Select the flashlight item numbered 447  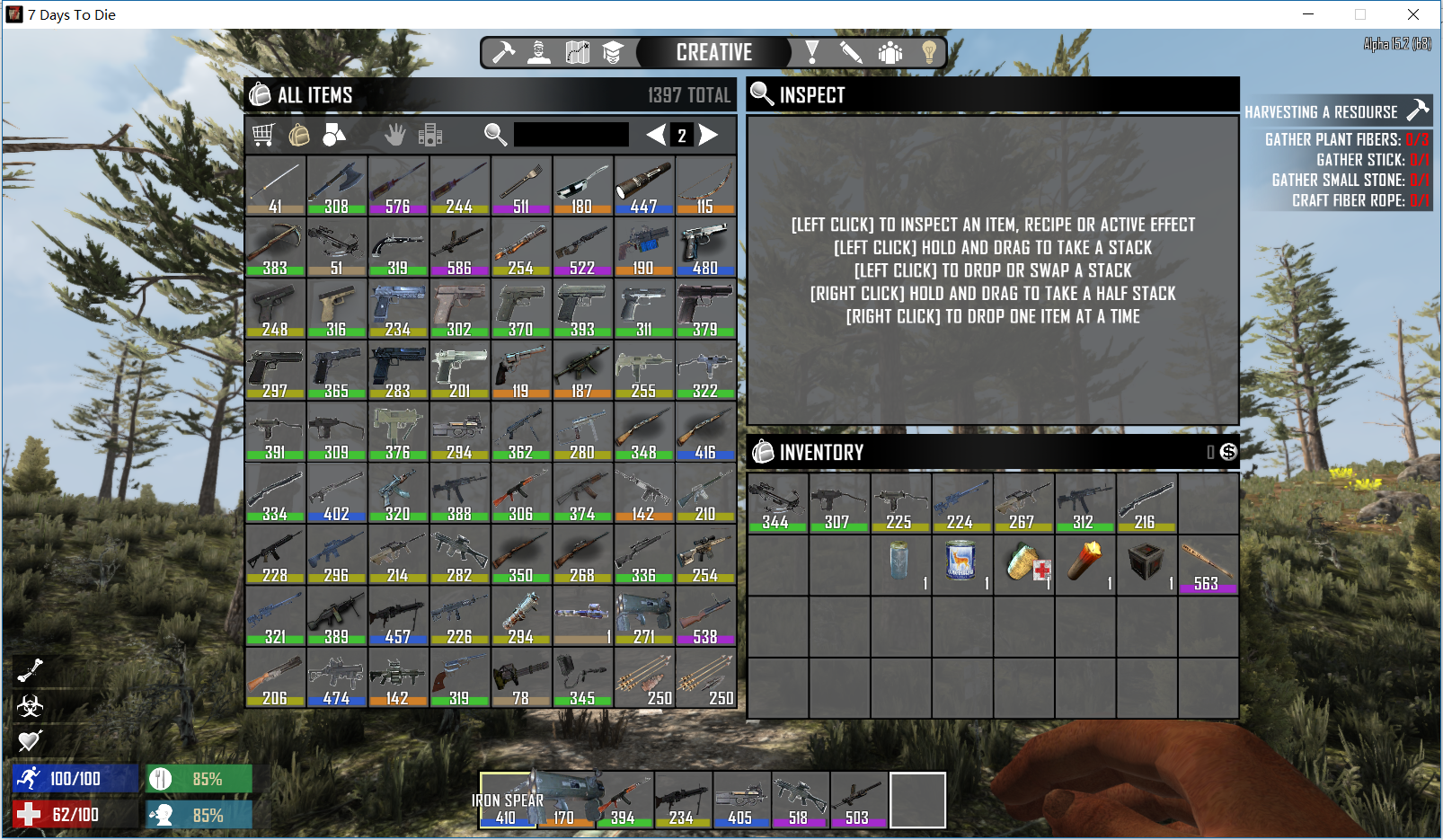pyautogui.click(x=643, y=185)
